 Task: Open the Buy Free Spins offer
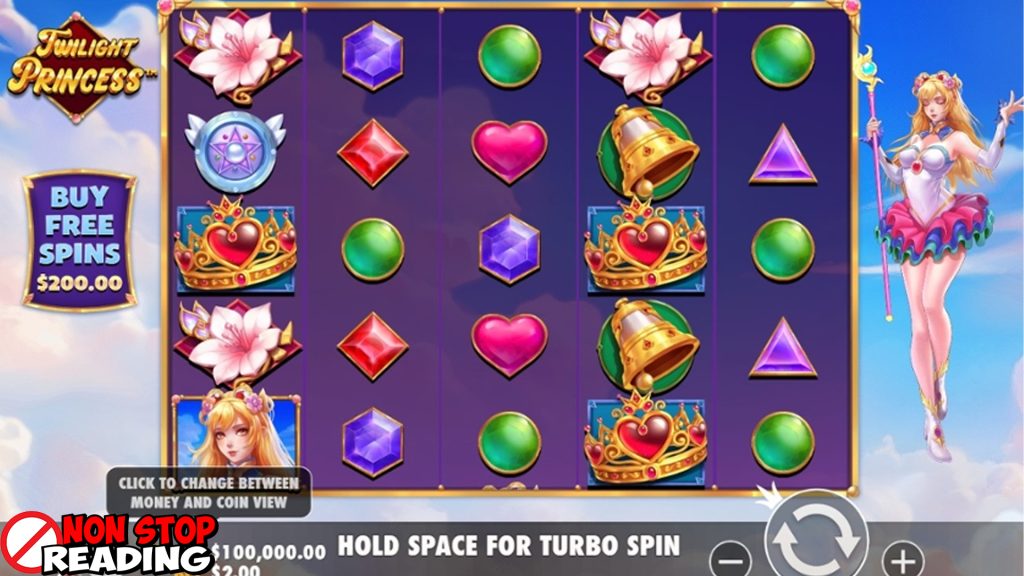click(x=80, y=238)
